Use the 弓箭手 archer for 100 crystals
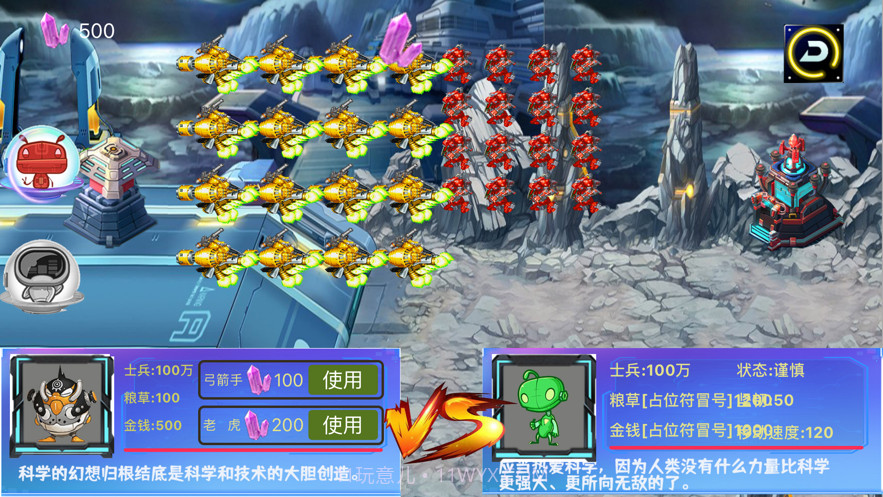883x497 pixels. (342, 380)
